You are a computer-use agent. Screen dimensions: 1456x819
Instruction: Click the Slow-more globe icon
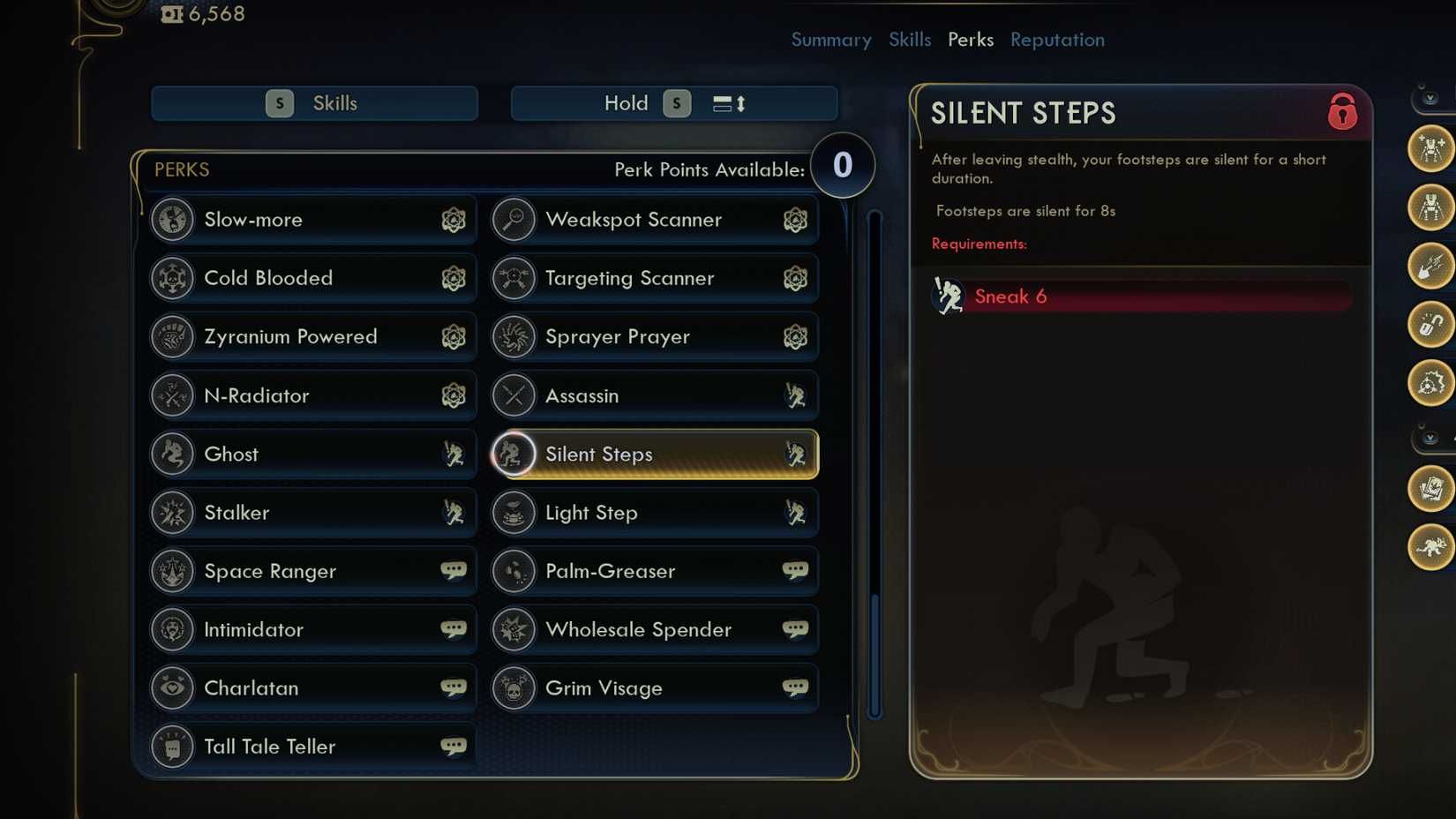[173, 219]
